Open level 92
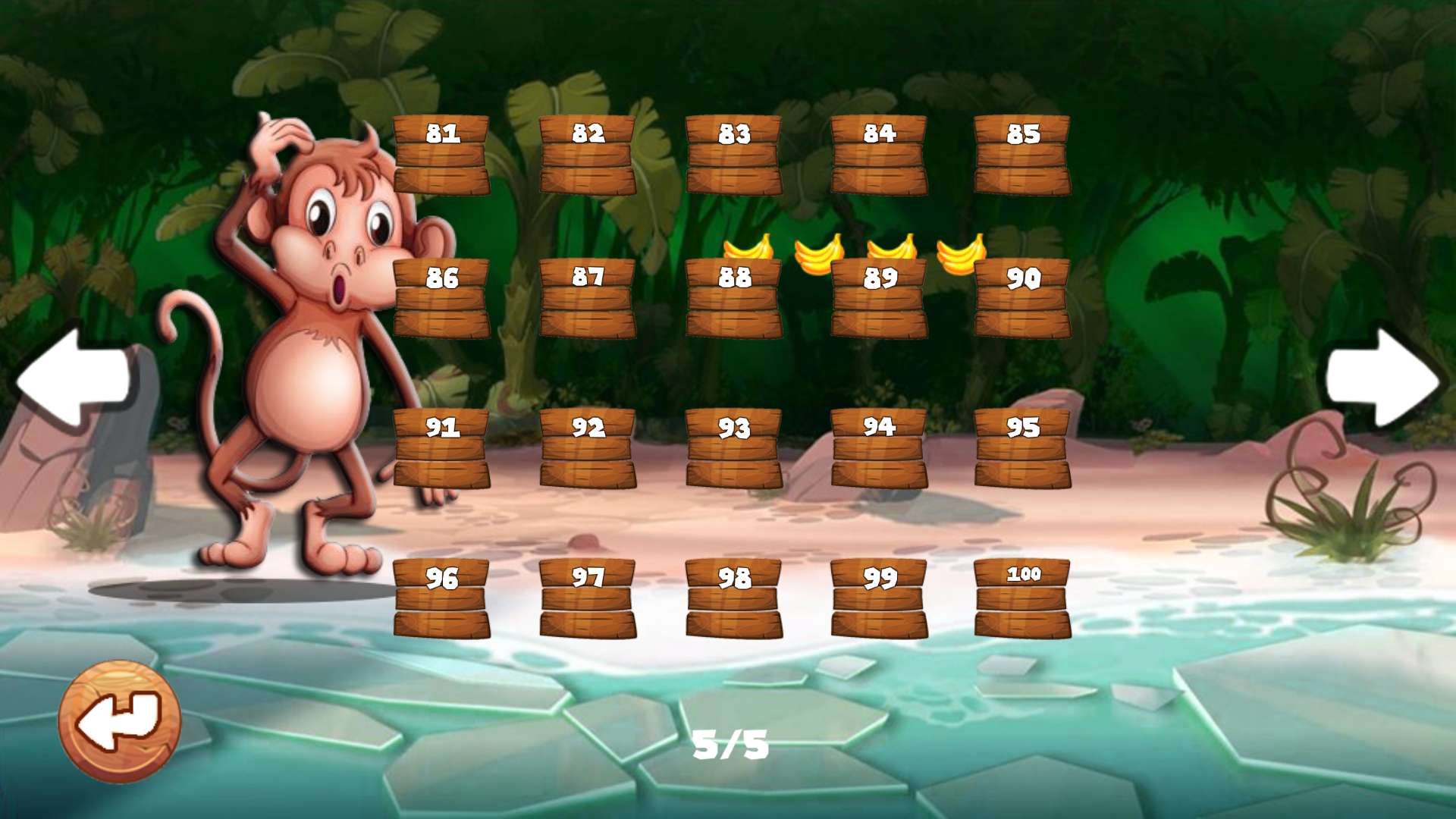 point(588,448)
